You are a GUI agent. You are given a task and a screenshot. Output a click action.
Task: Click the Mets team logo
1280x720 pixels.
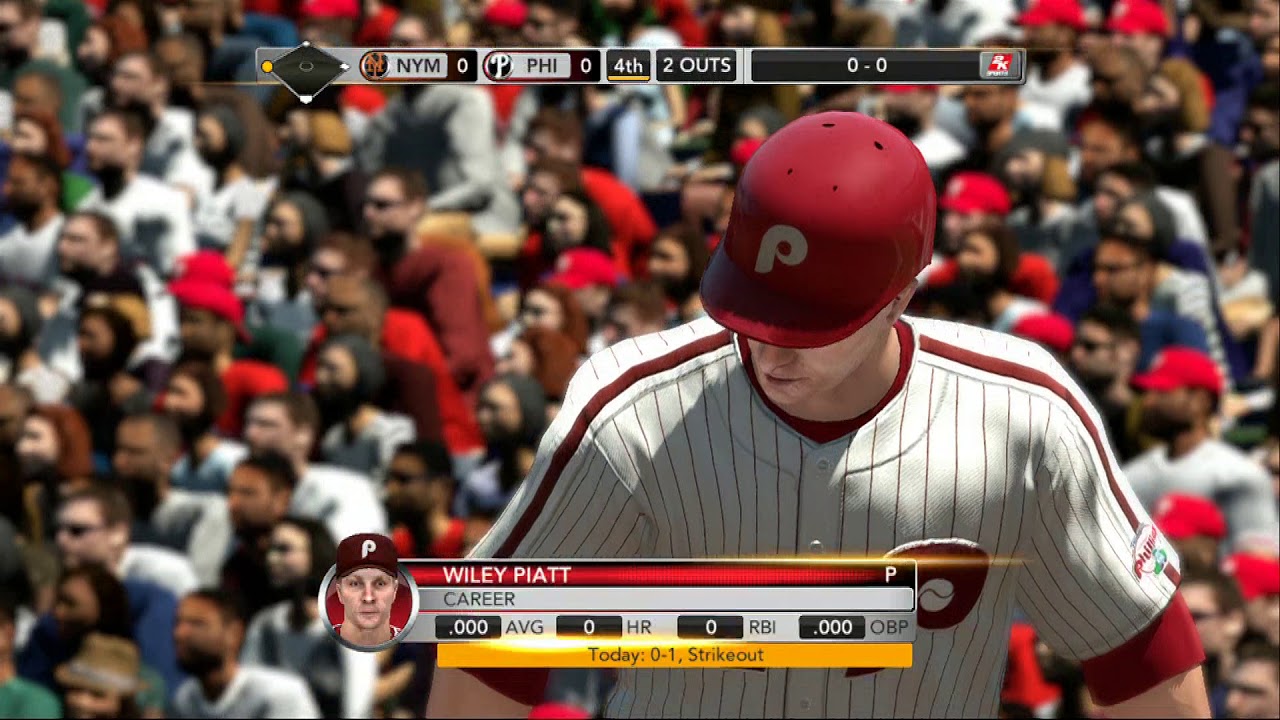374,66
